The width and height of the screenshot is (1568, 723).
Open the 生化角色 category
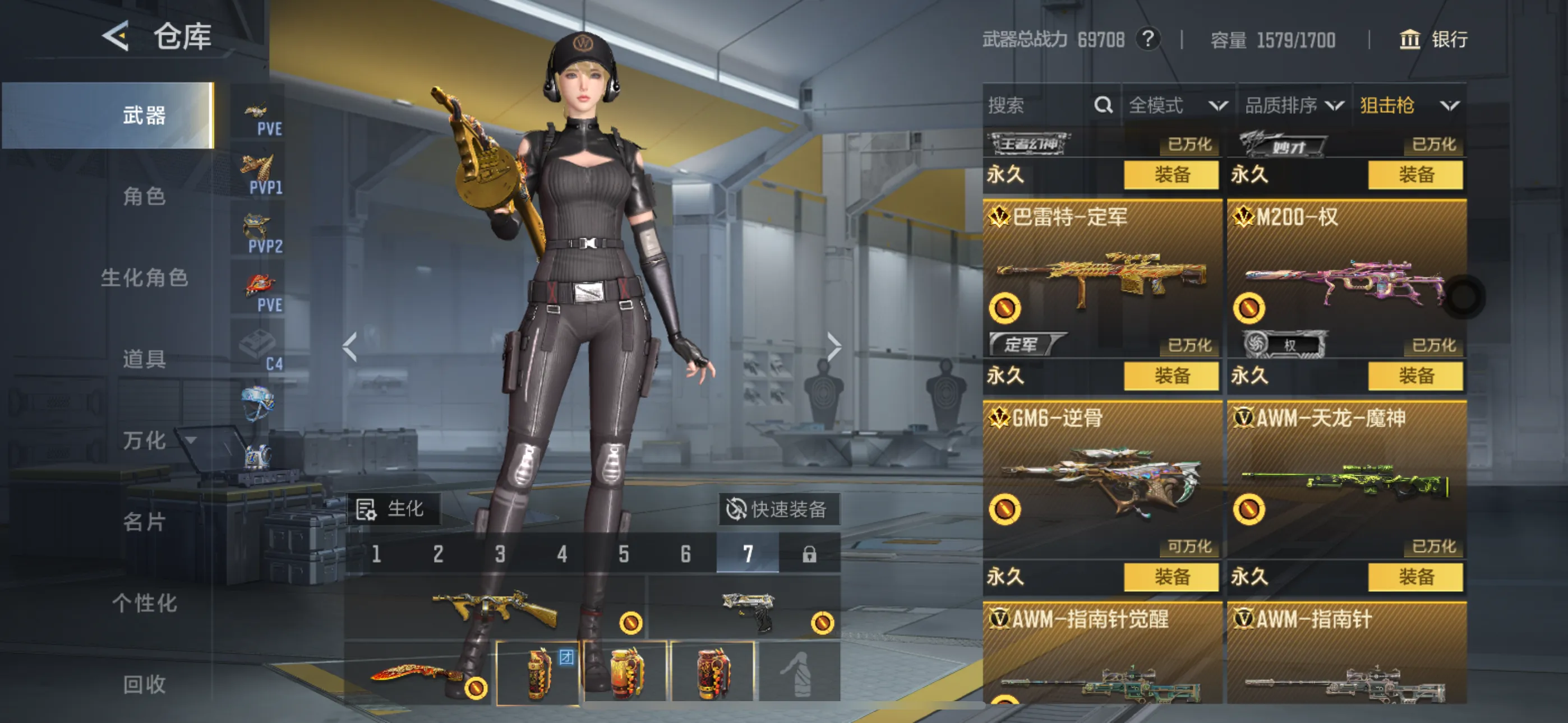144,278
